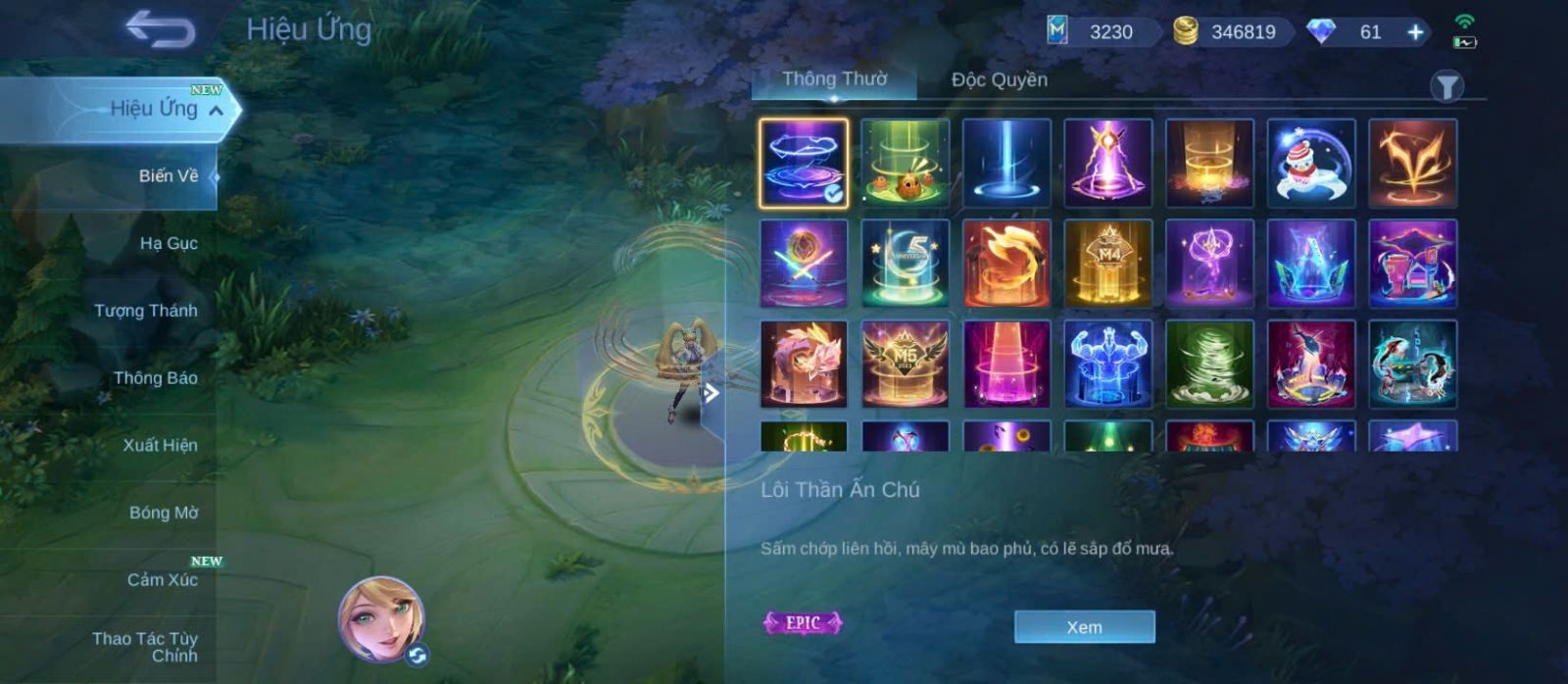
Task: Collapse the Hiệu Ứng menu section
Action: (217, 111)
